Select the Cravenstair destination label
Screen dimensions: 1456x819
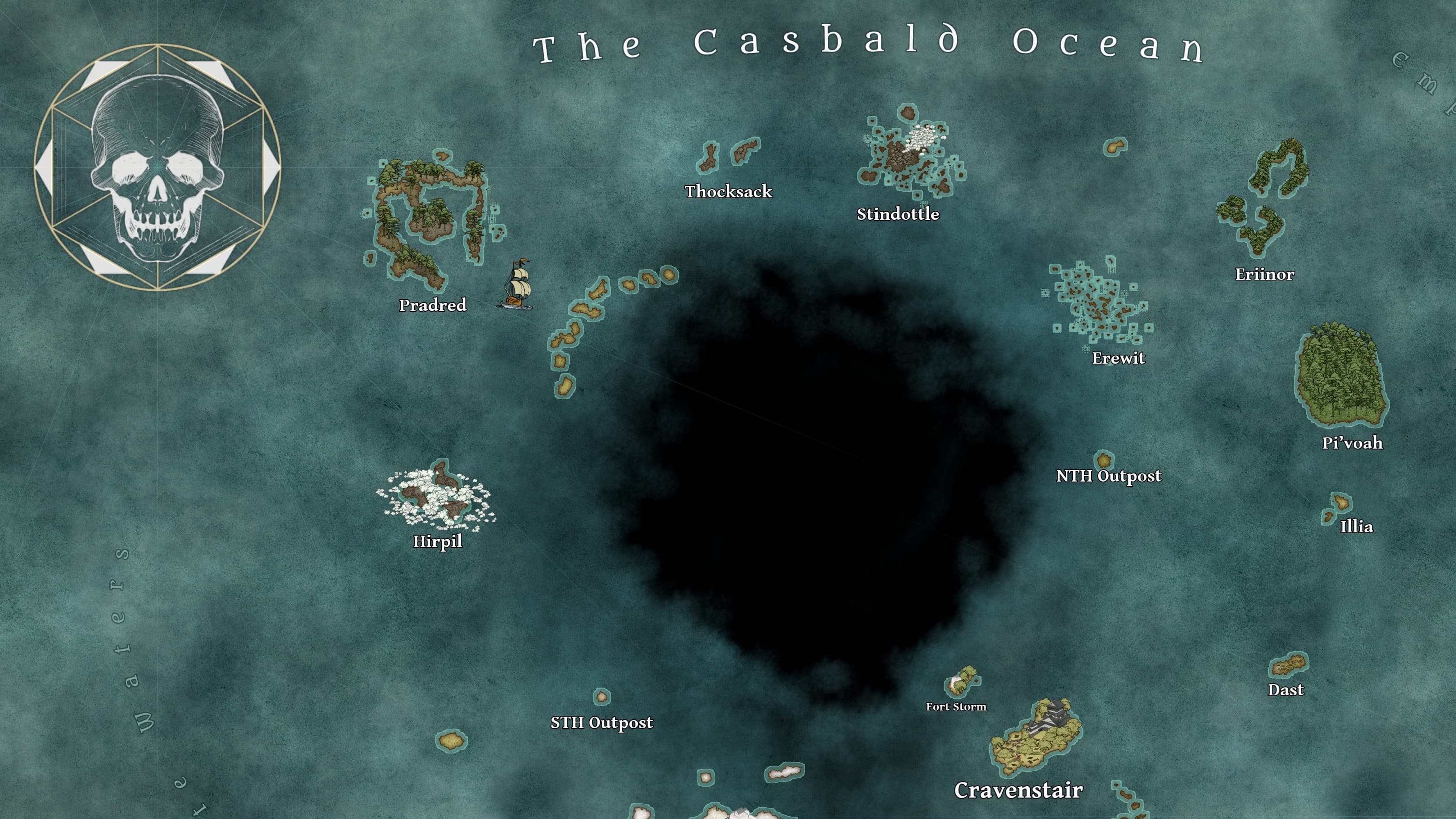tap(1018, 790)
